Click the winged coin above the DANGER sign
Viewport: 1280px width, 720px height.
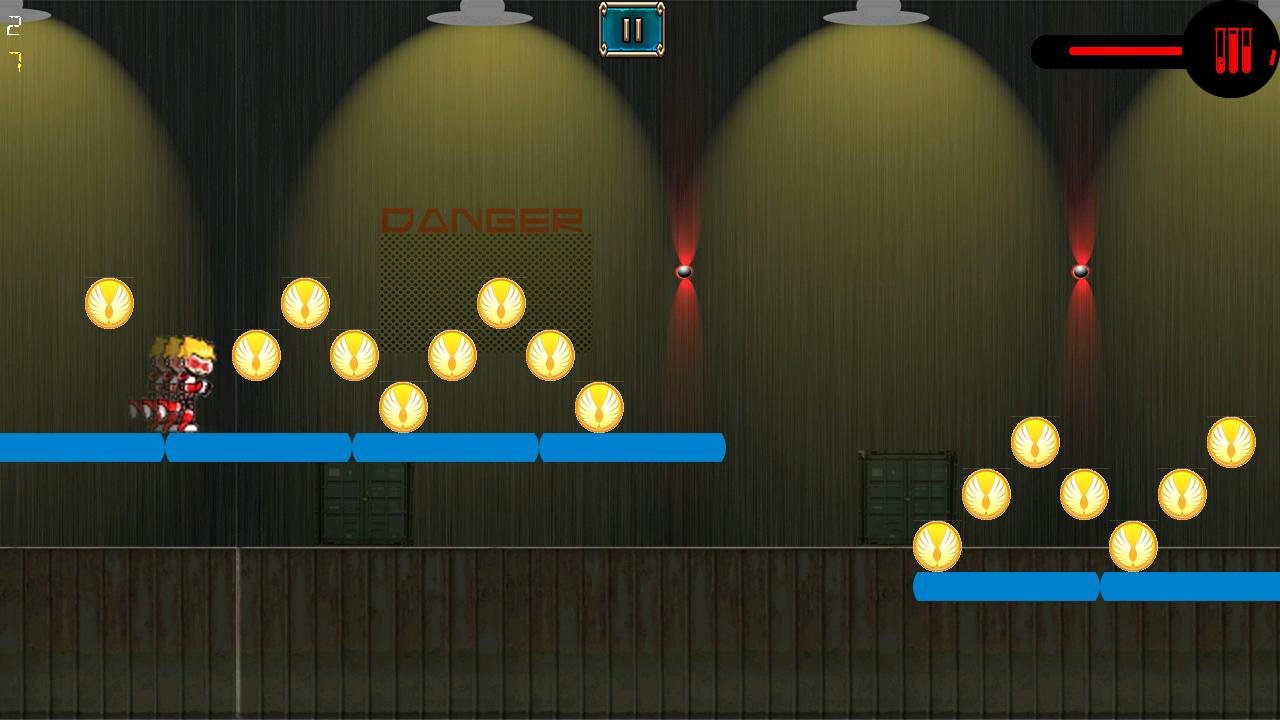tap(498, 302)
